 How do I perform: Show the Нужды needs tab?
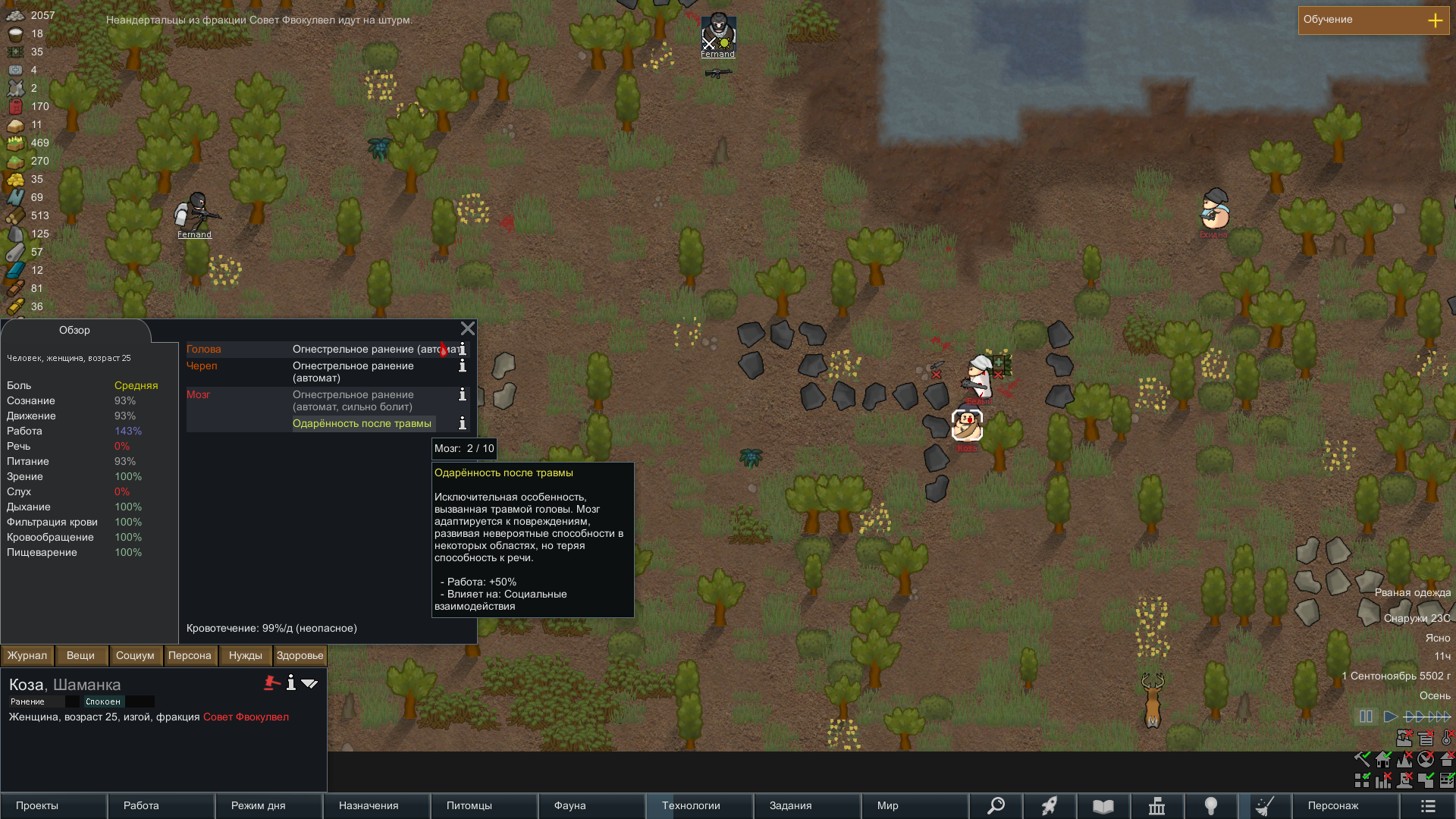245,655
